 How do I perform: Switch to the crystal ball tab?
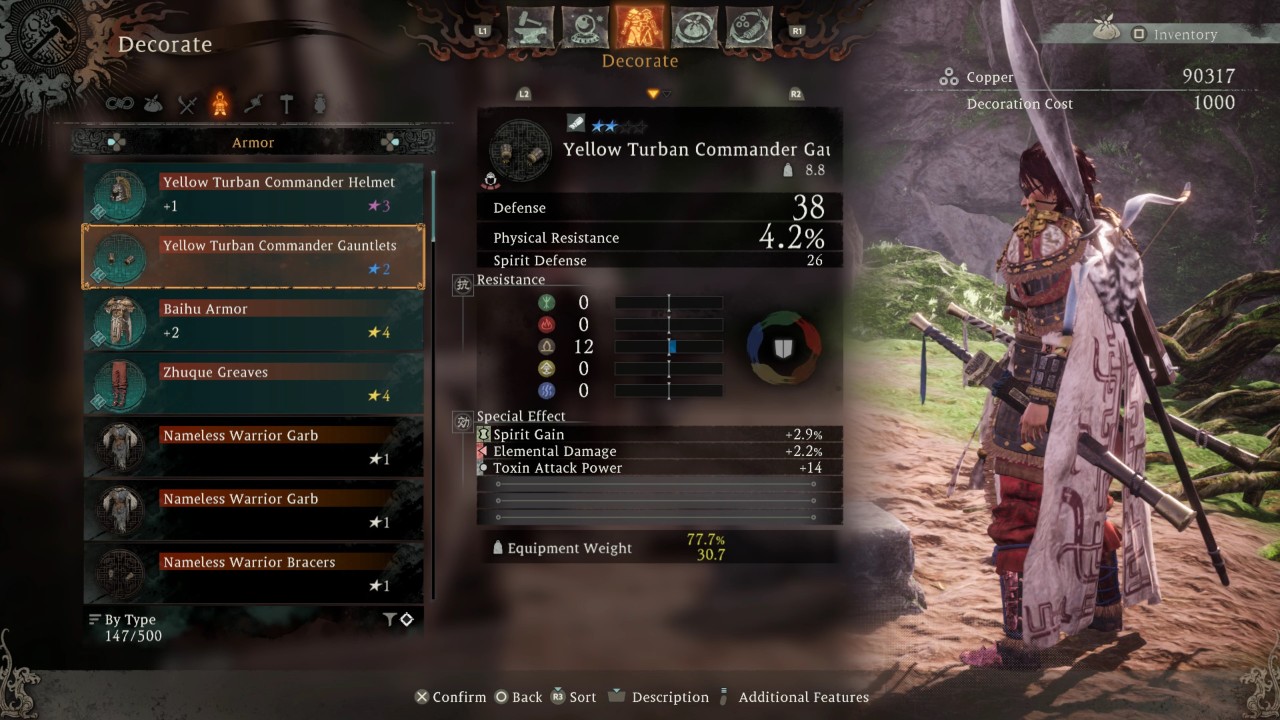pyautogui.click(x=585, y=28)
